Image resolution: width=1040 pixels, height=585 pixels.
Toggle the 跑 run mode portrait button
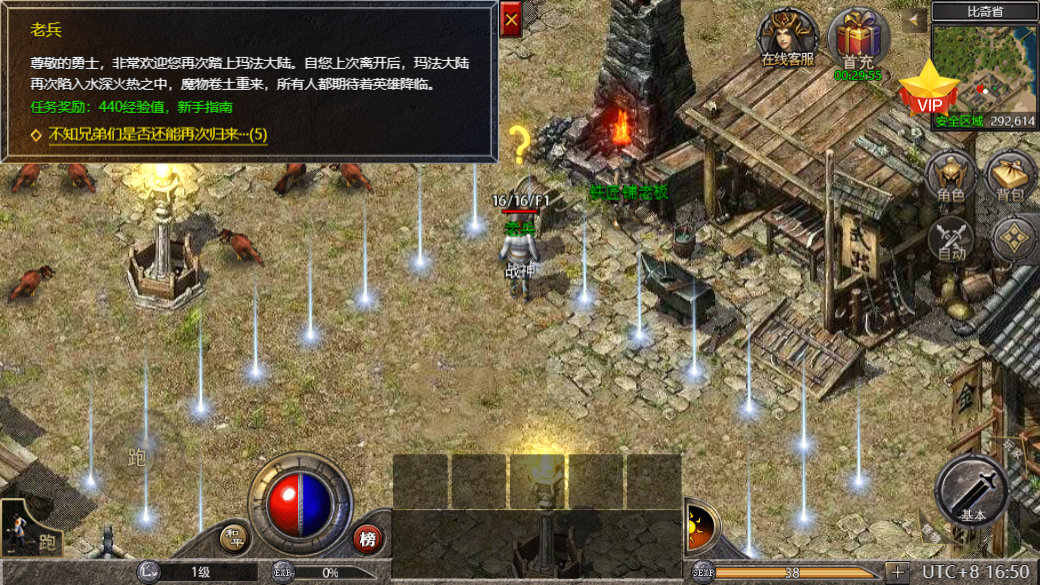coord(30,528)
